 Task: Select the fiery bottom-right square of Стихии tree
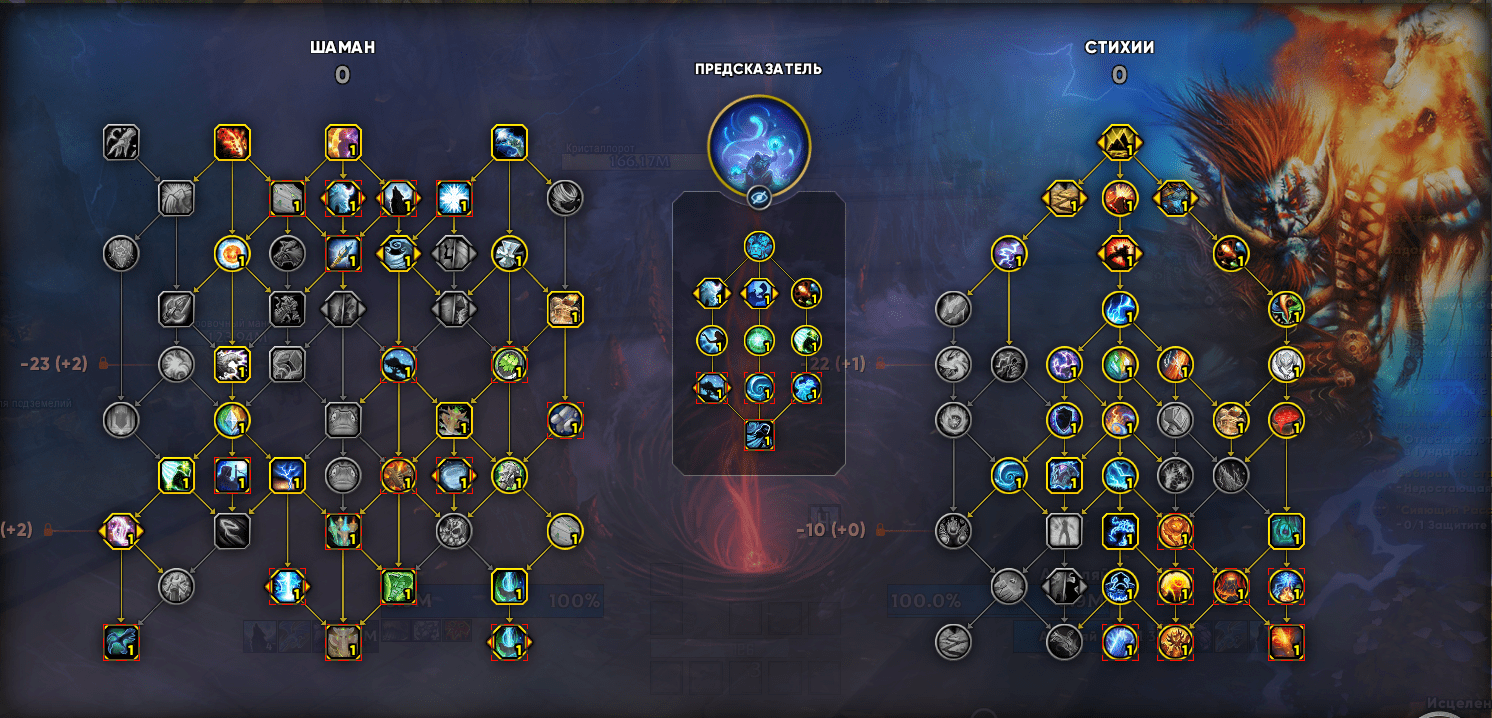[1286, 642]
